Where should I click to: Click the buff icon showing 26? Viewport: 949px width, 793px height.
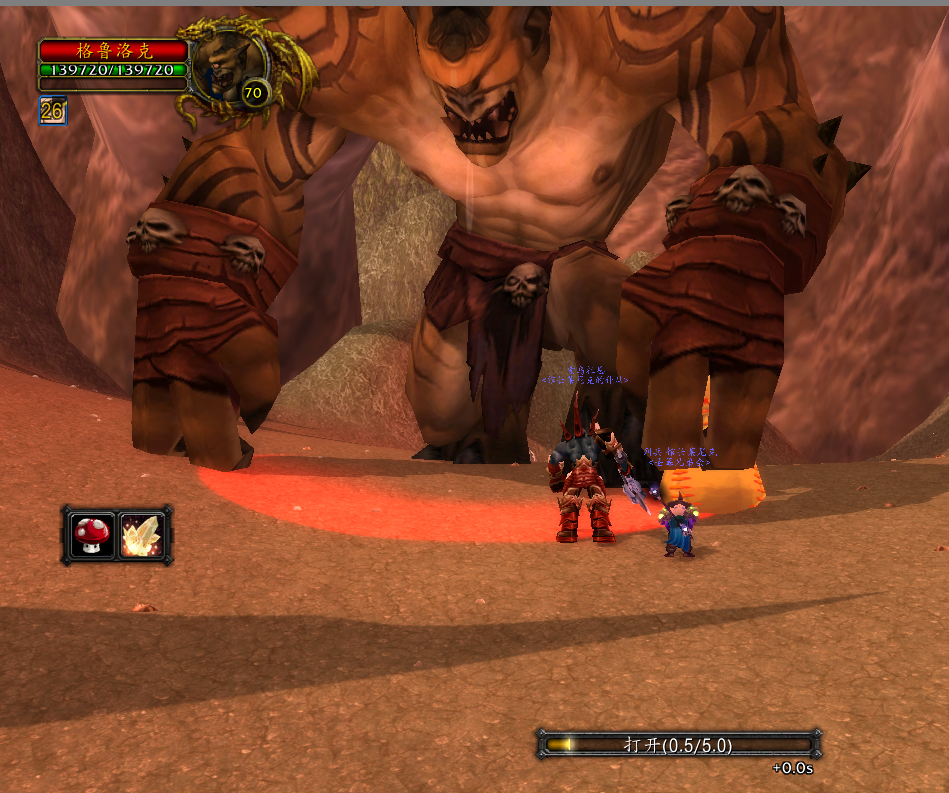click(x=52, y=110)
